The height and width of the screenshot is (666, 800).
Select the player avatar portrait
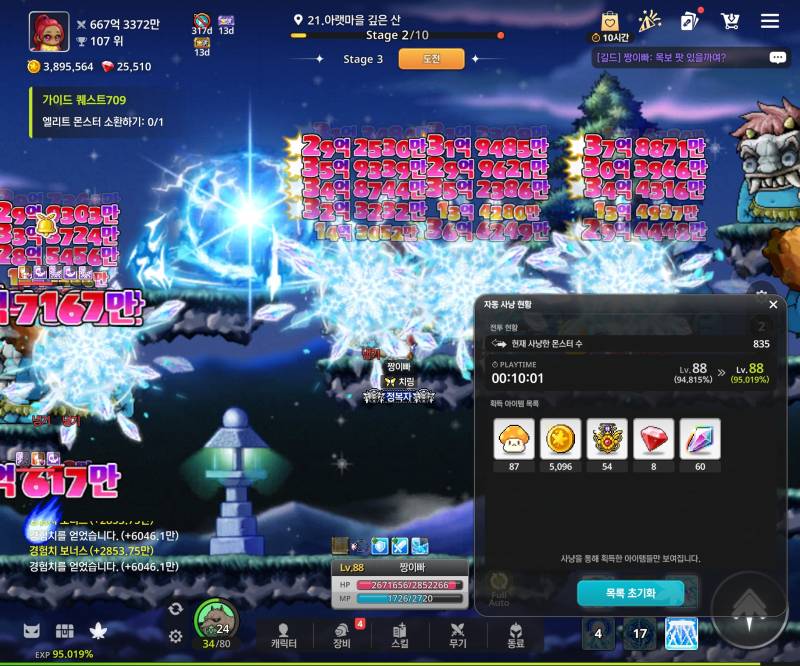coord(49,31)
